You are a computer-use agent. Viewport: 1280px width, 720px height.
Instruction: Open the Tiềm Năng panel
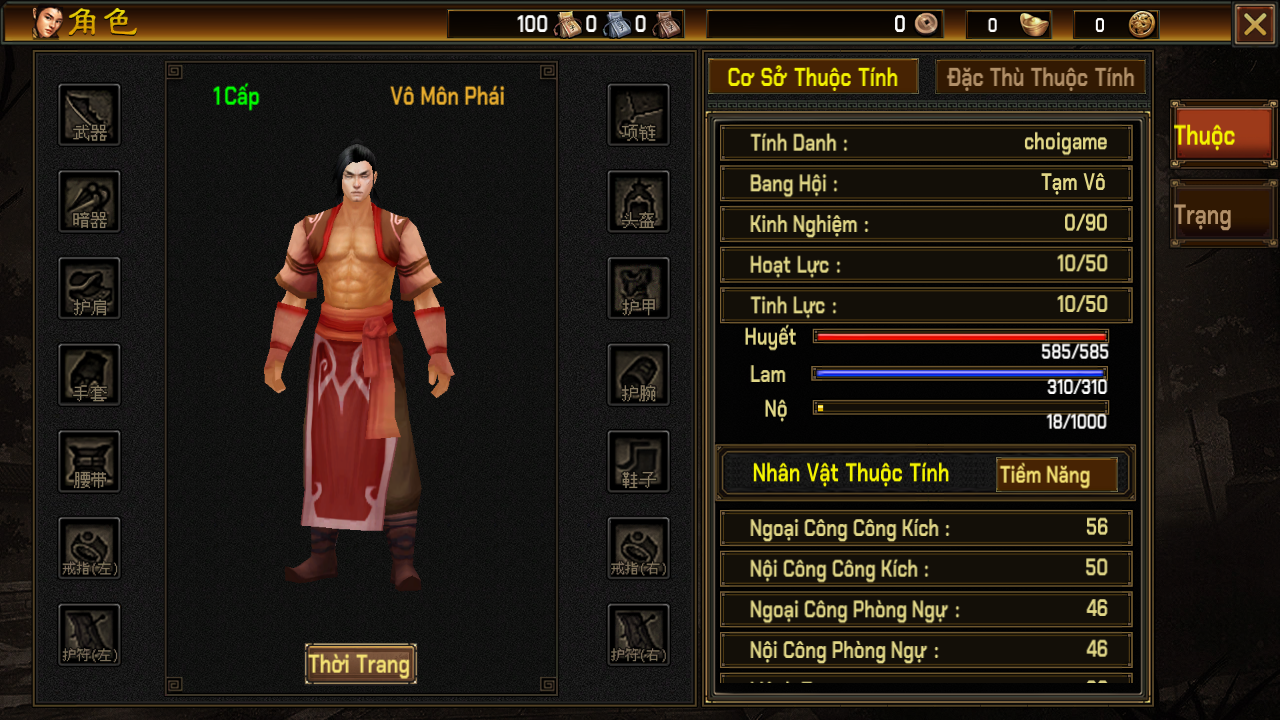[1057, 475]
